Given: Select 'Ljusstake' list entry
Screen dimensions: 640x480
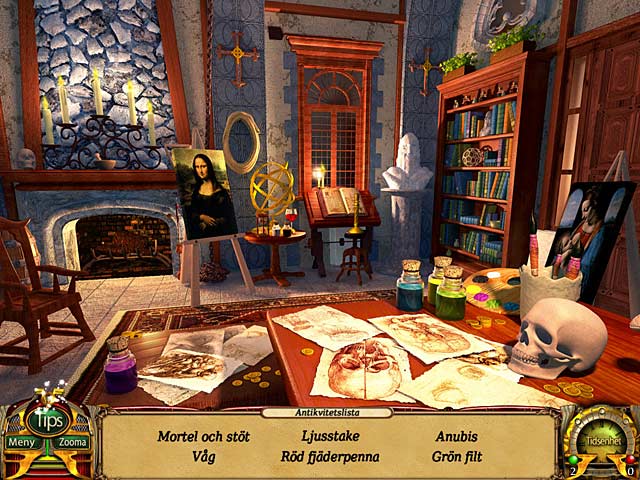Looking at the screenshot, I should pos(330,437).
